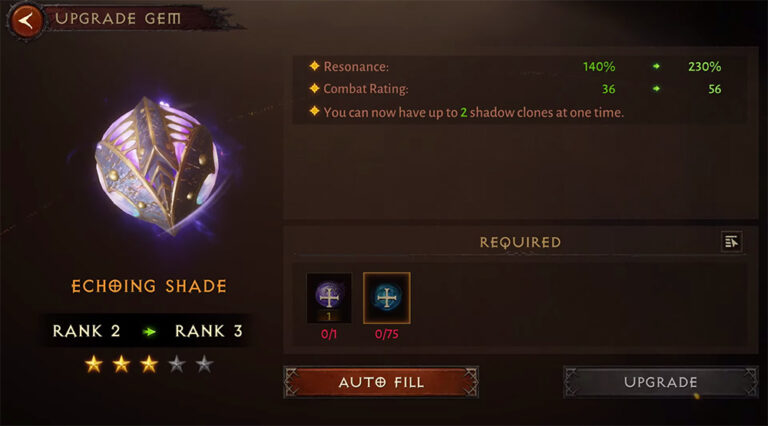Confirm with the Upgrade button
The height and width of the screenshot is (426, 768).
click(660, 382)
